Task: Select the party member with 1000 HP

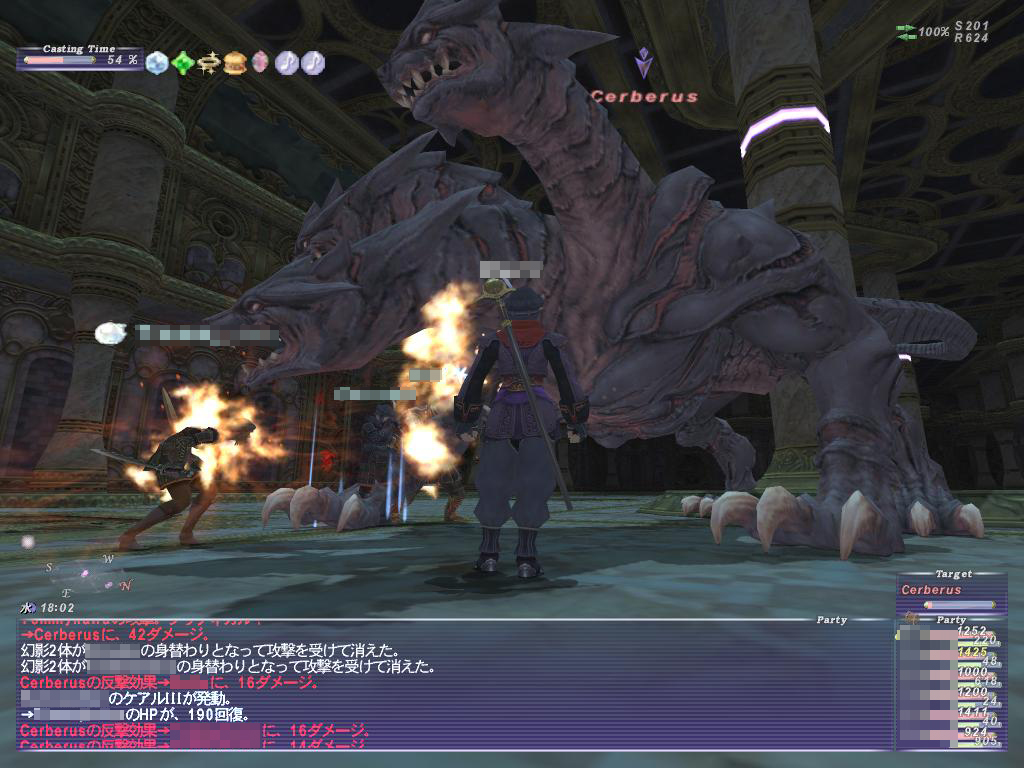Action: coord(947,675)
